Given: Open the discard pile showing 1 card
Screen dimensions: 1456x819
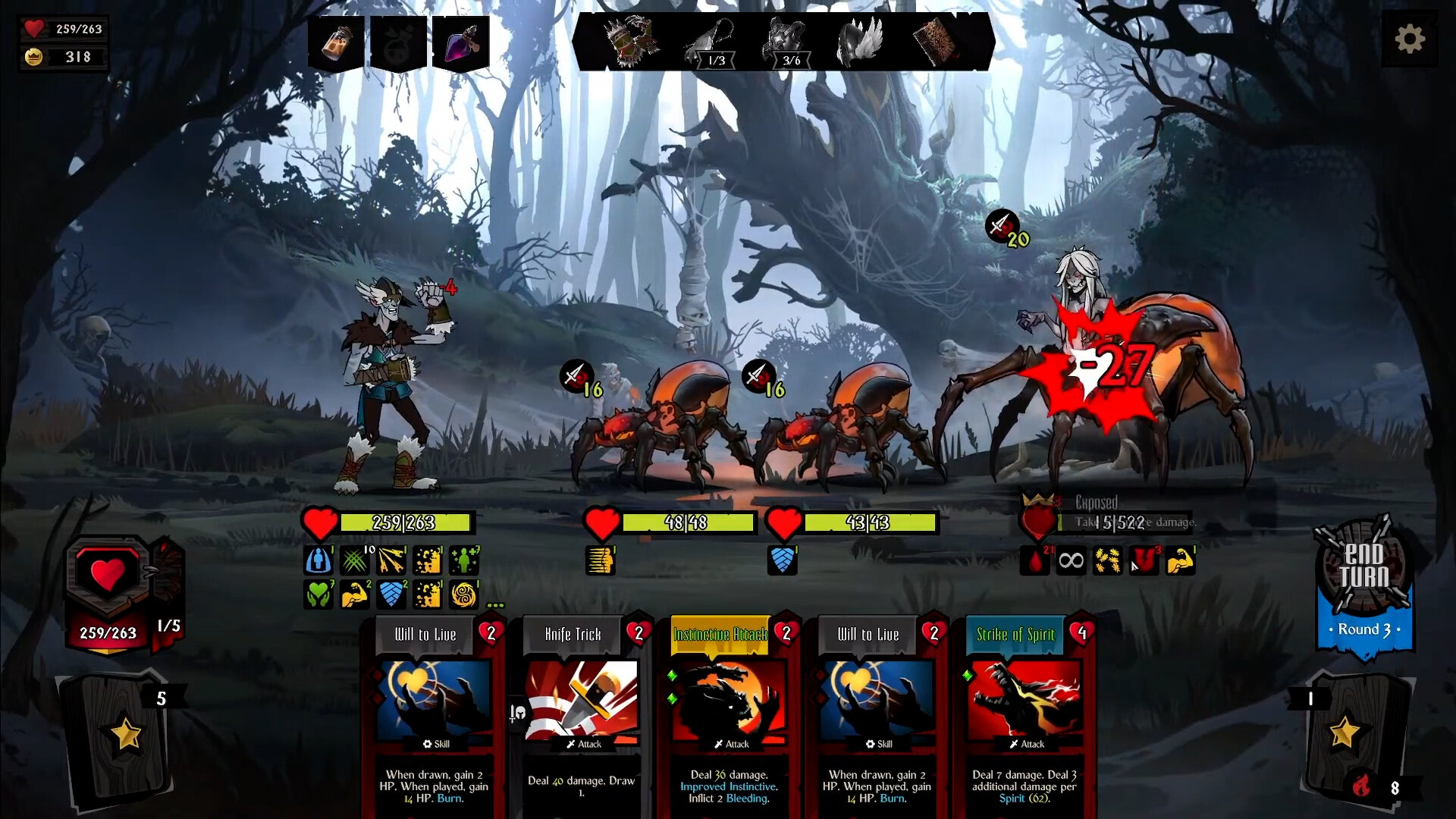Looking at the screenshot, I should [1344, 732].
